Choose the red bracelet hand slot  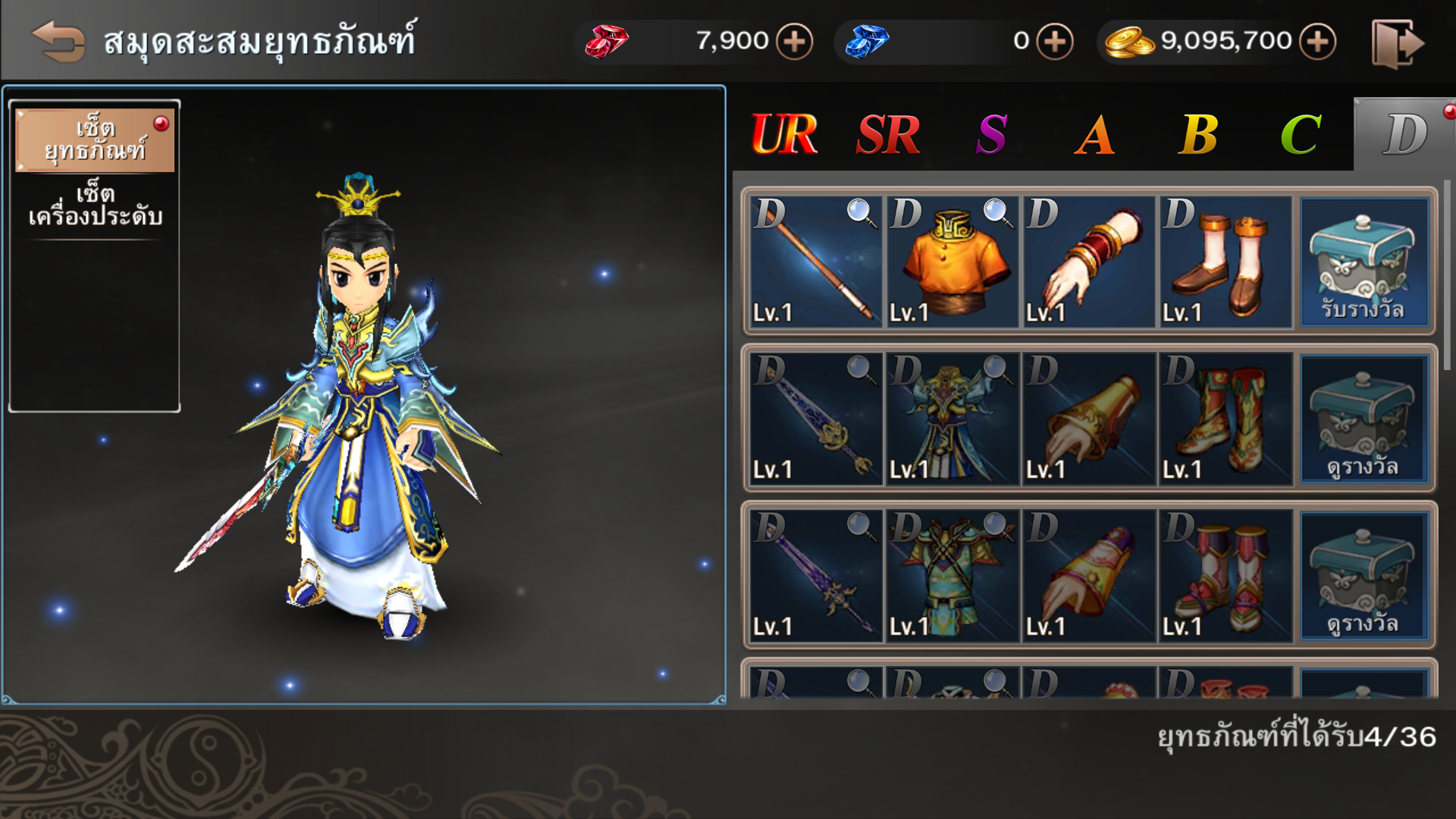[1089, 262]
